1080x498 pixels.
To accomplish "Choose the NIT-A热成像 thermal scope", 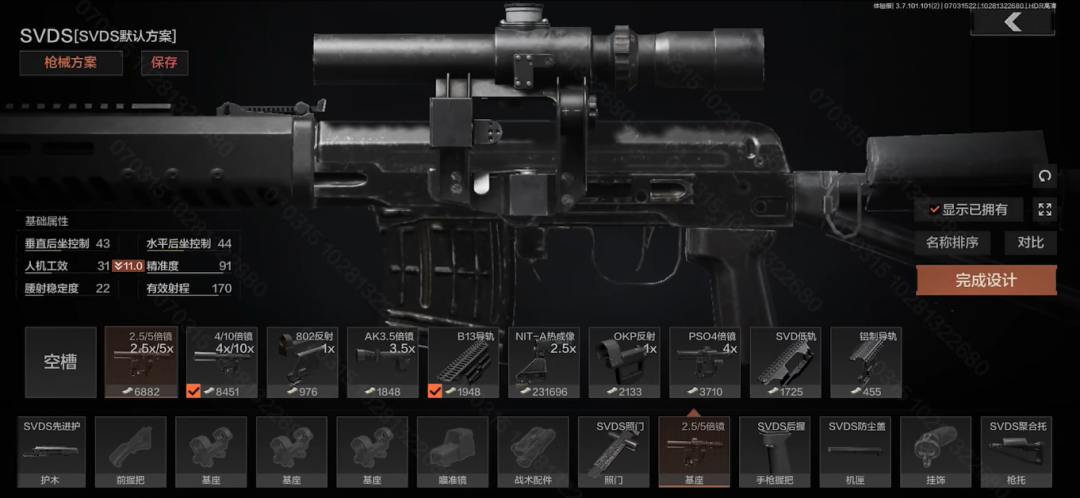I will coord(544,362).
